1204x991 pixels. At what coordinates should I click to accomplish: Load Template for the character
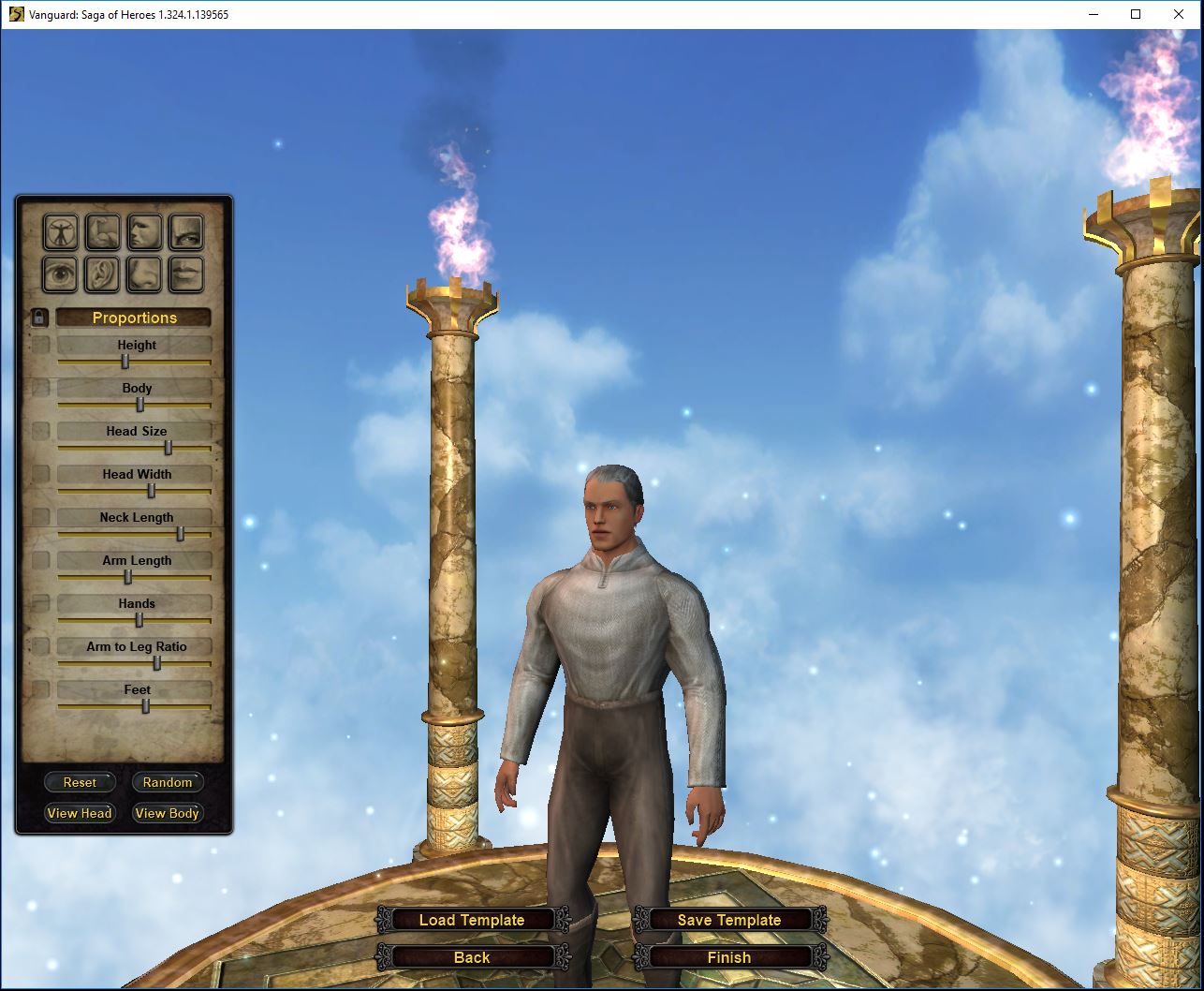472,920
